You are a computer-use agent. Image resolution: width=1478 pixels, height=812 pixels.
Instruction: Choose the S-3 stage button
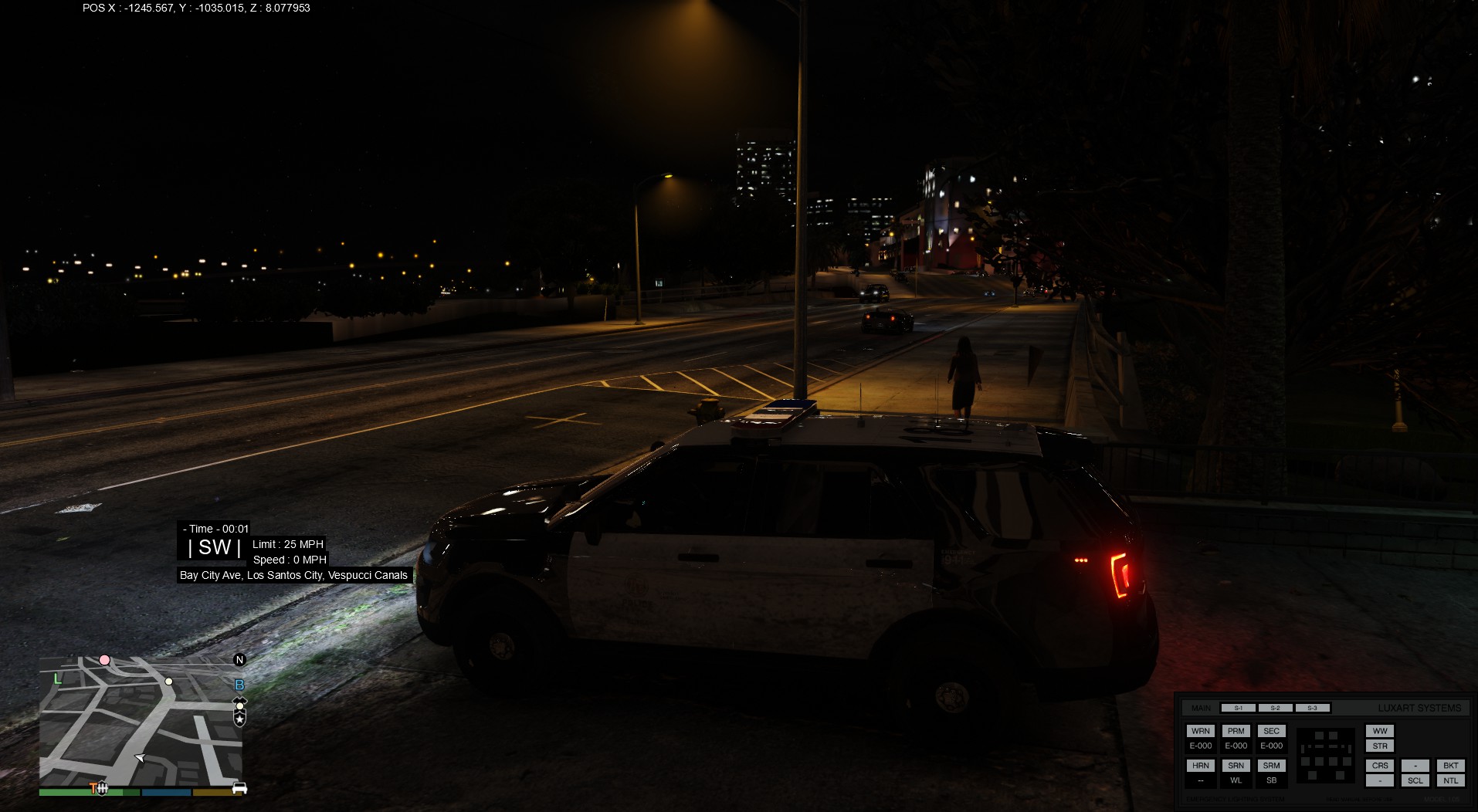point(1312,708)
